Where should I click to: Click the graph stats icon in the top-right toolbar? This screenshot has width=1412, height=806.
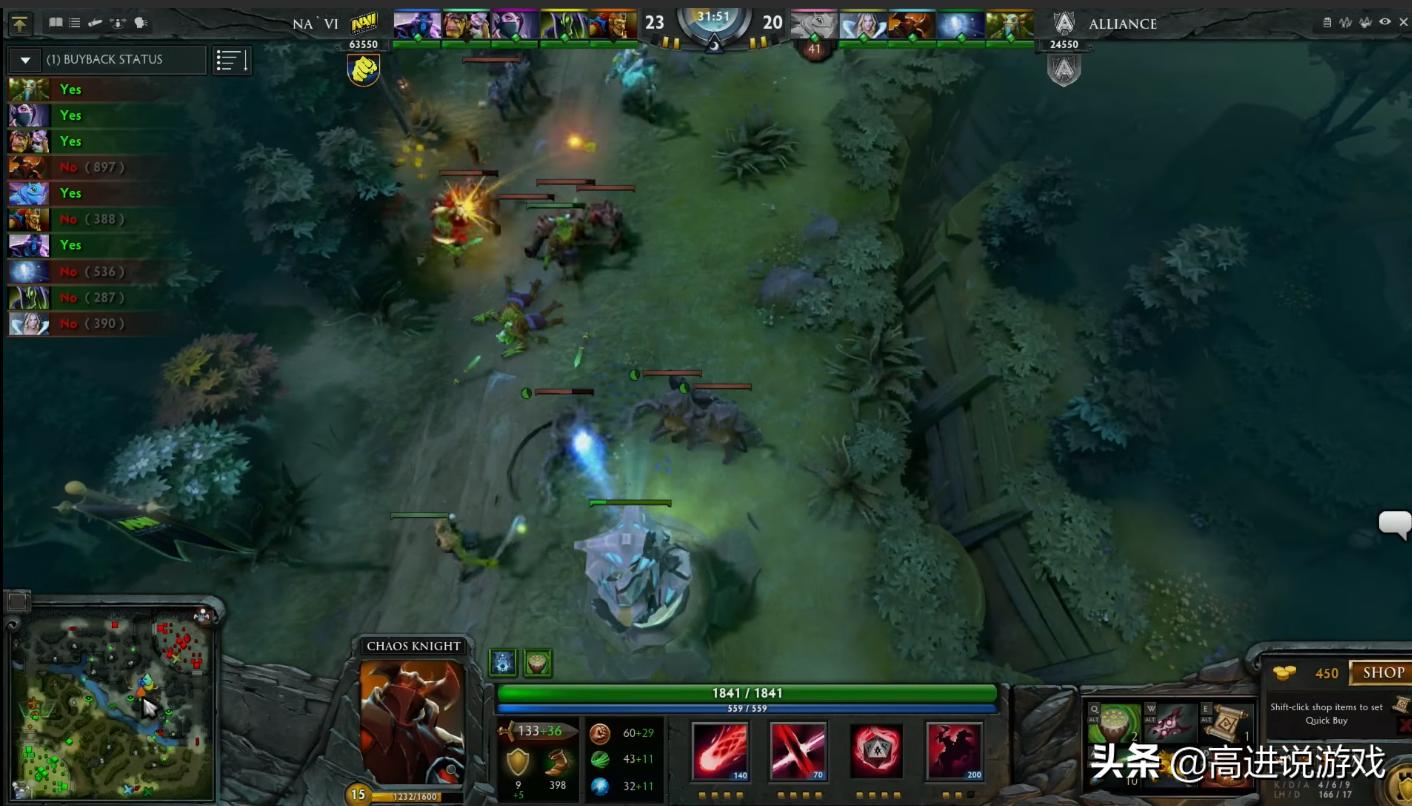coord(1344,22)
